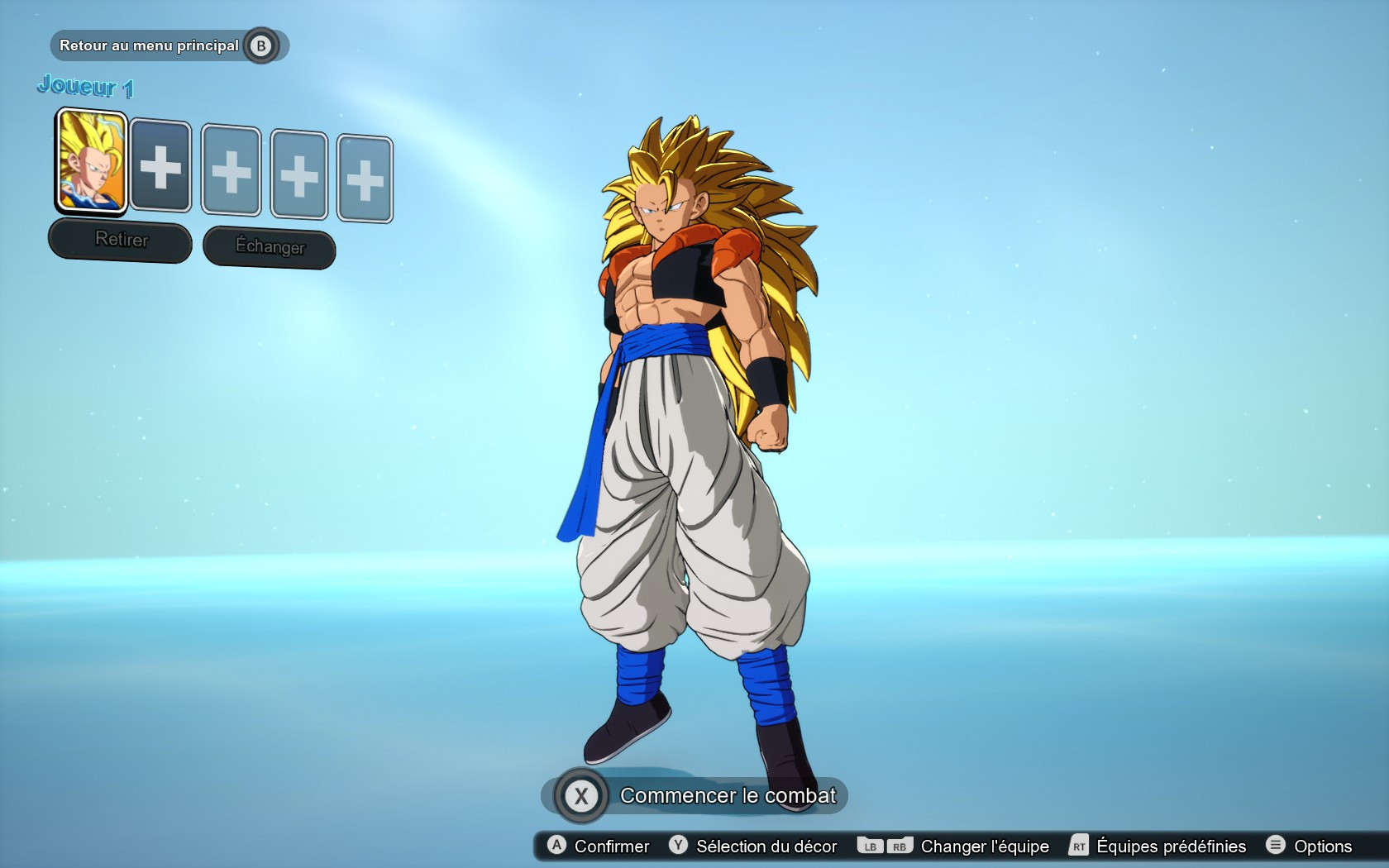Click the RT trigger icon beside Équipes prédéfinies

coord(1077,847)
